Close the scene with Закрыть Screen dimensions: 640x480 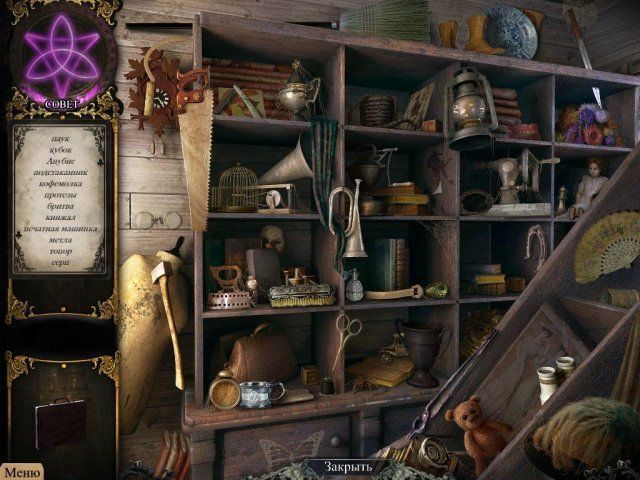tap(350, 467)
